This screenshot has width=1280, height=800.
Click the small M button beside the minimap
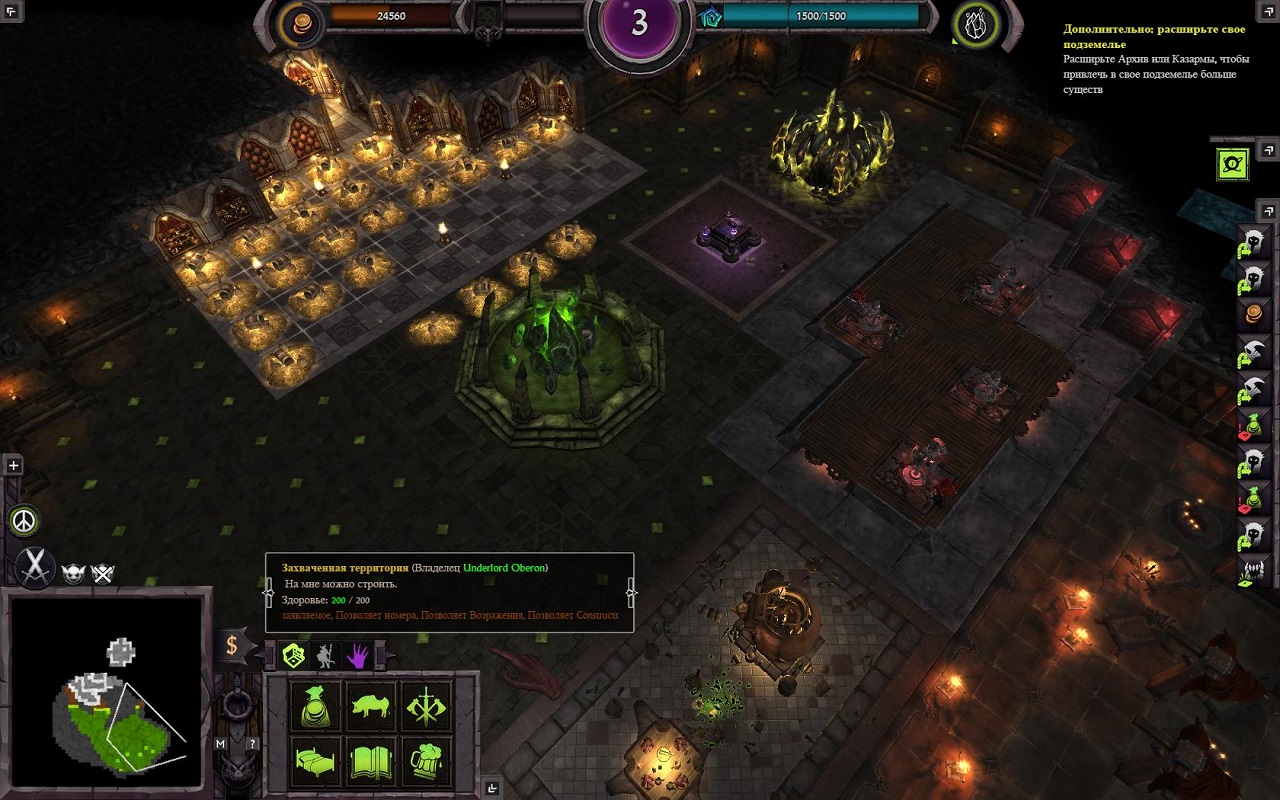click(221, 744)
